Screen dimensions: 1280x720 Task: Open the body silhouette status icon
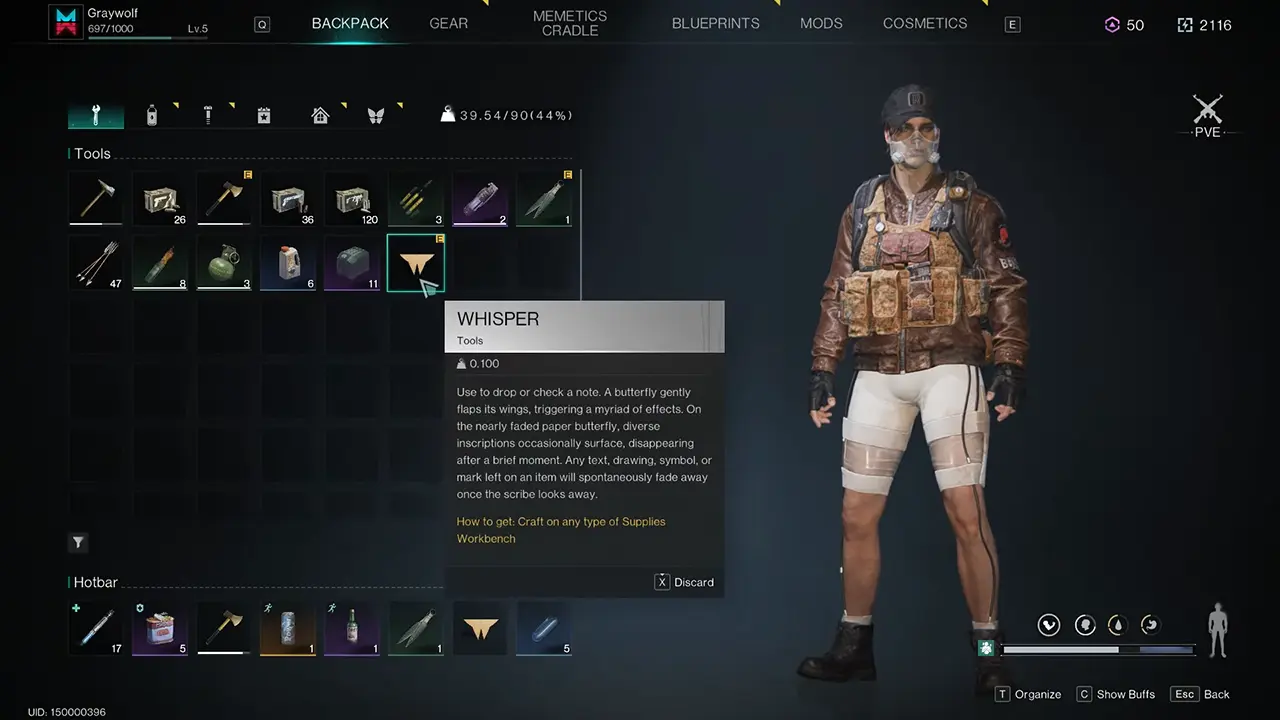click(1218, 630)
